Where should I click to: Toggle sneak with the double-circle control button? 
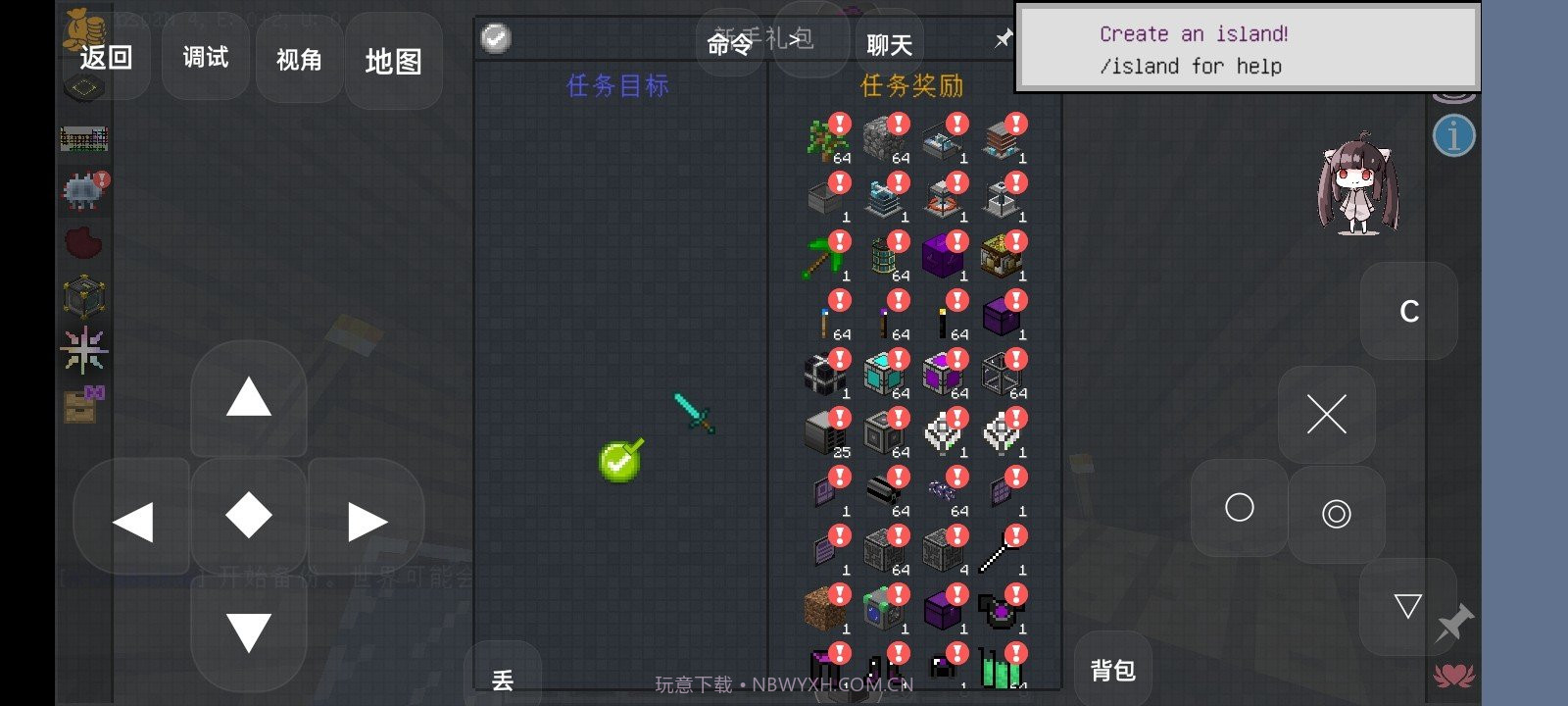click(1336, 514)
